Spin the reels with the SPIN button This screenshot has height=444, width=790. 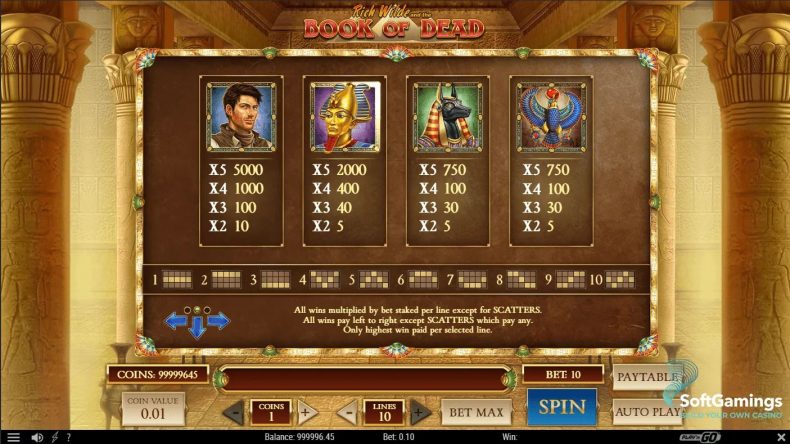click(561, 407)
